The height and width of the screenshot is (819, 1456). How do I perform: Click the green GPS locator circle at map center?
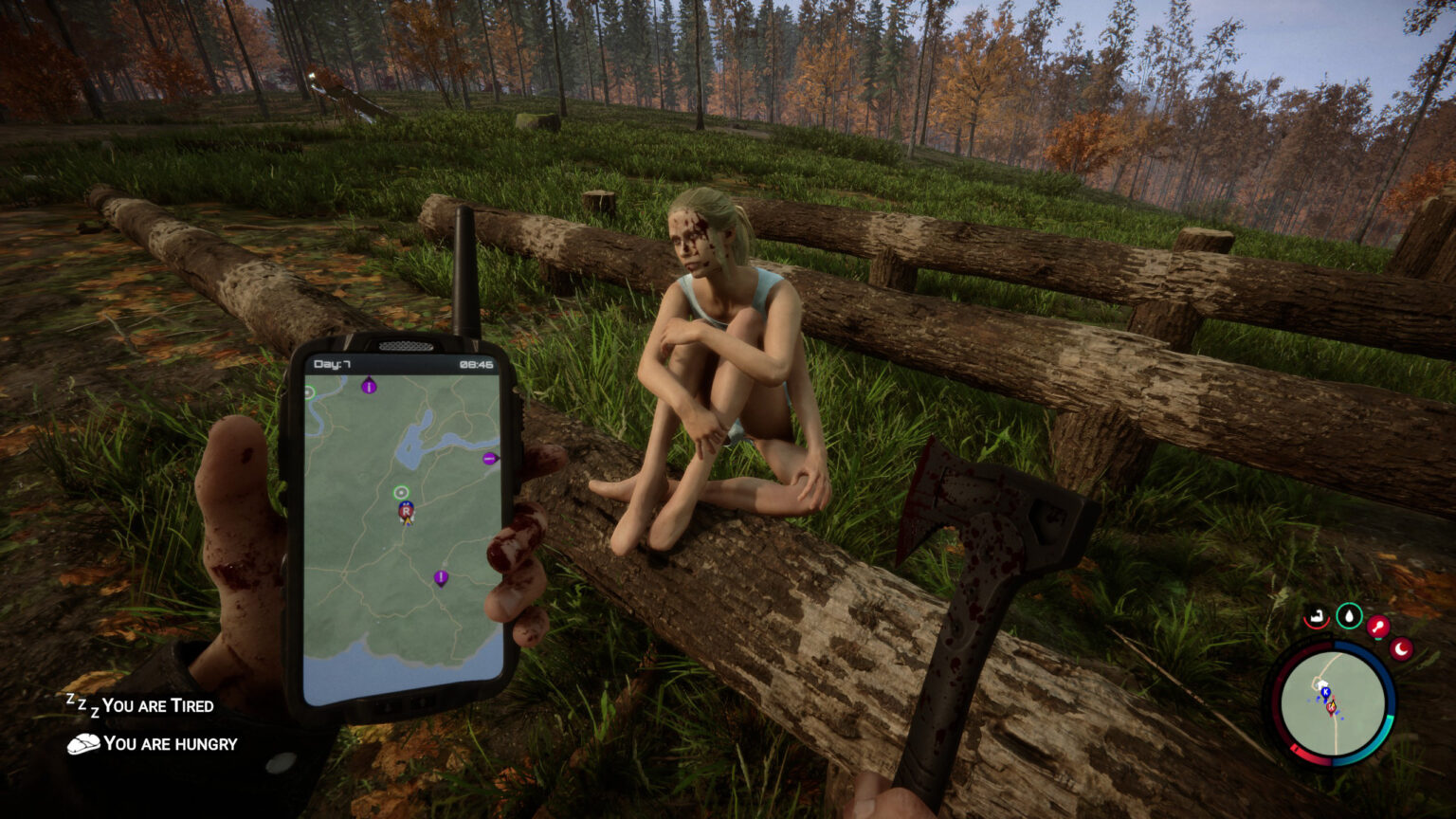[x=401, y=492]
